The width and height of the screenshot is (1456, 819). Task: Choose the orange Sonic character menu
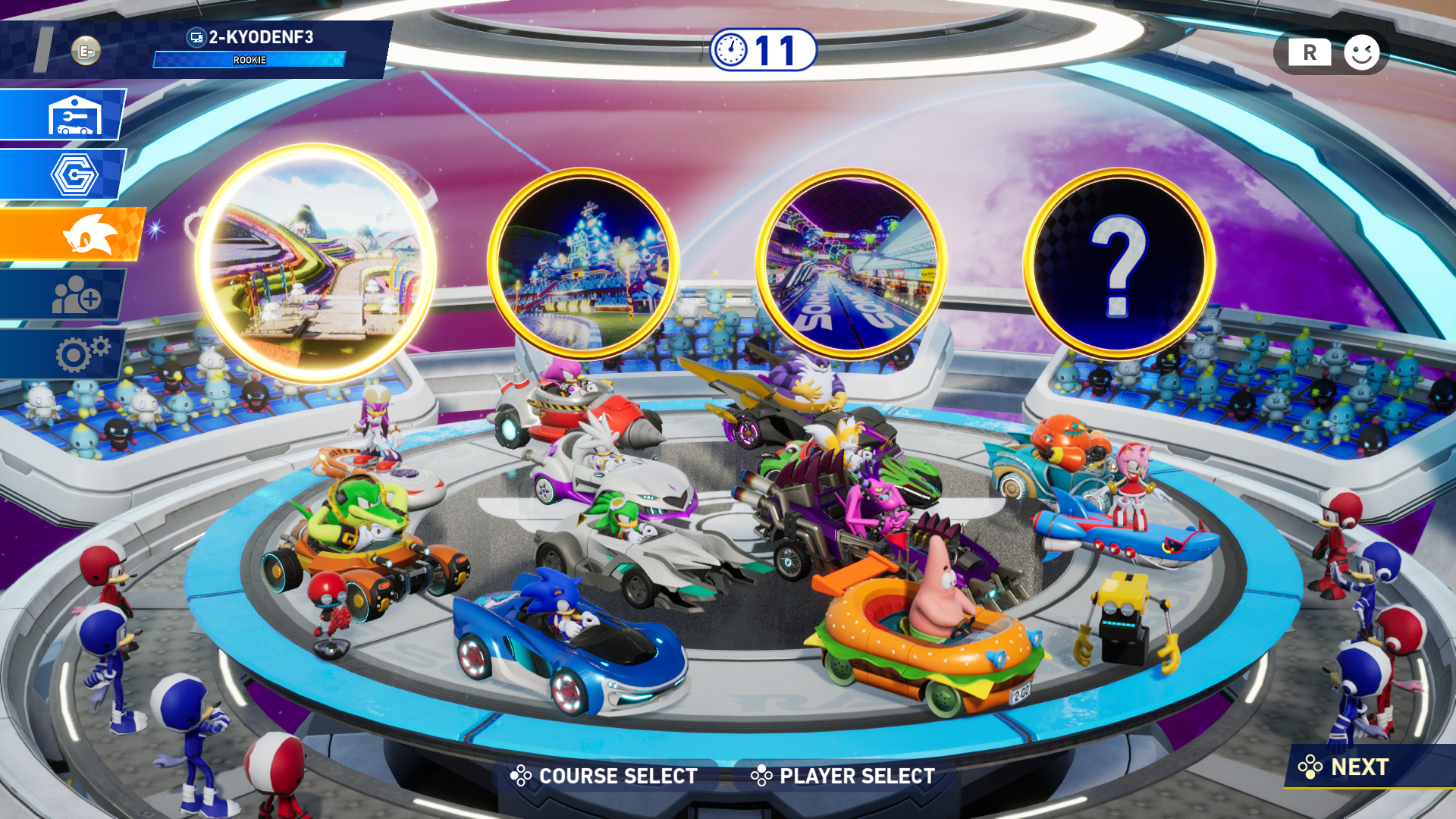click(83, 235)
